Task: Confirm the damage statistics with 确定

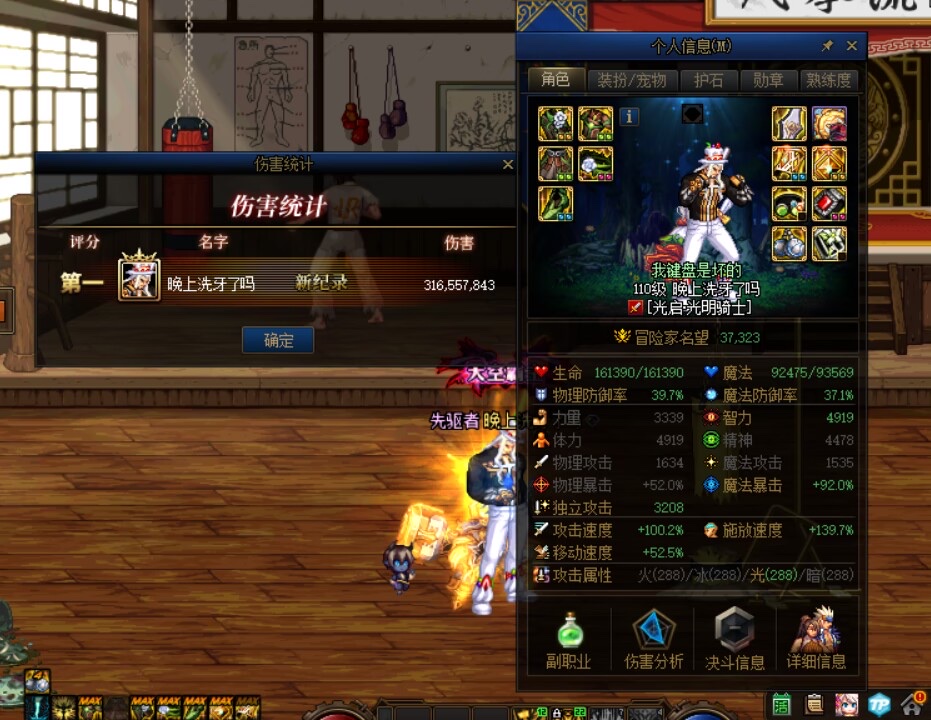Action: point(278,340)
